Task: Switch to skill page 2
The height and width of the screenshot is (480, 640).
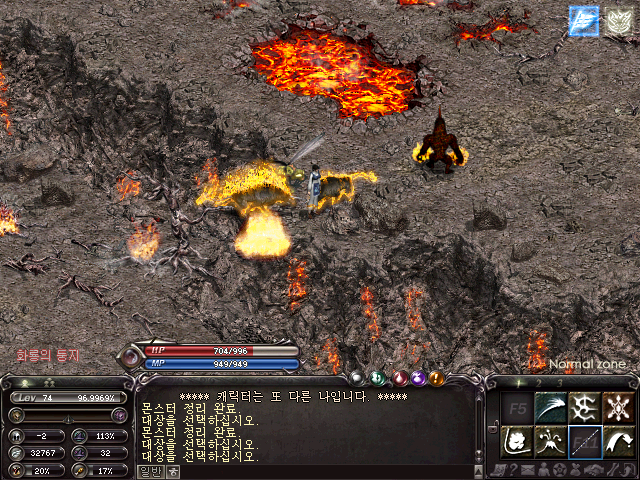Action: pos(540,382)
